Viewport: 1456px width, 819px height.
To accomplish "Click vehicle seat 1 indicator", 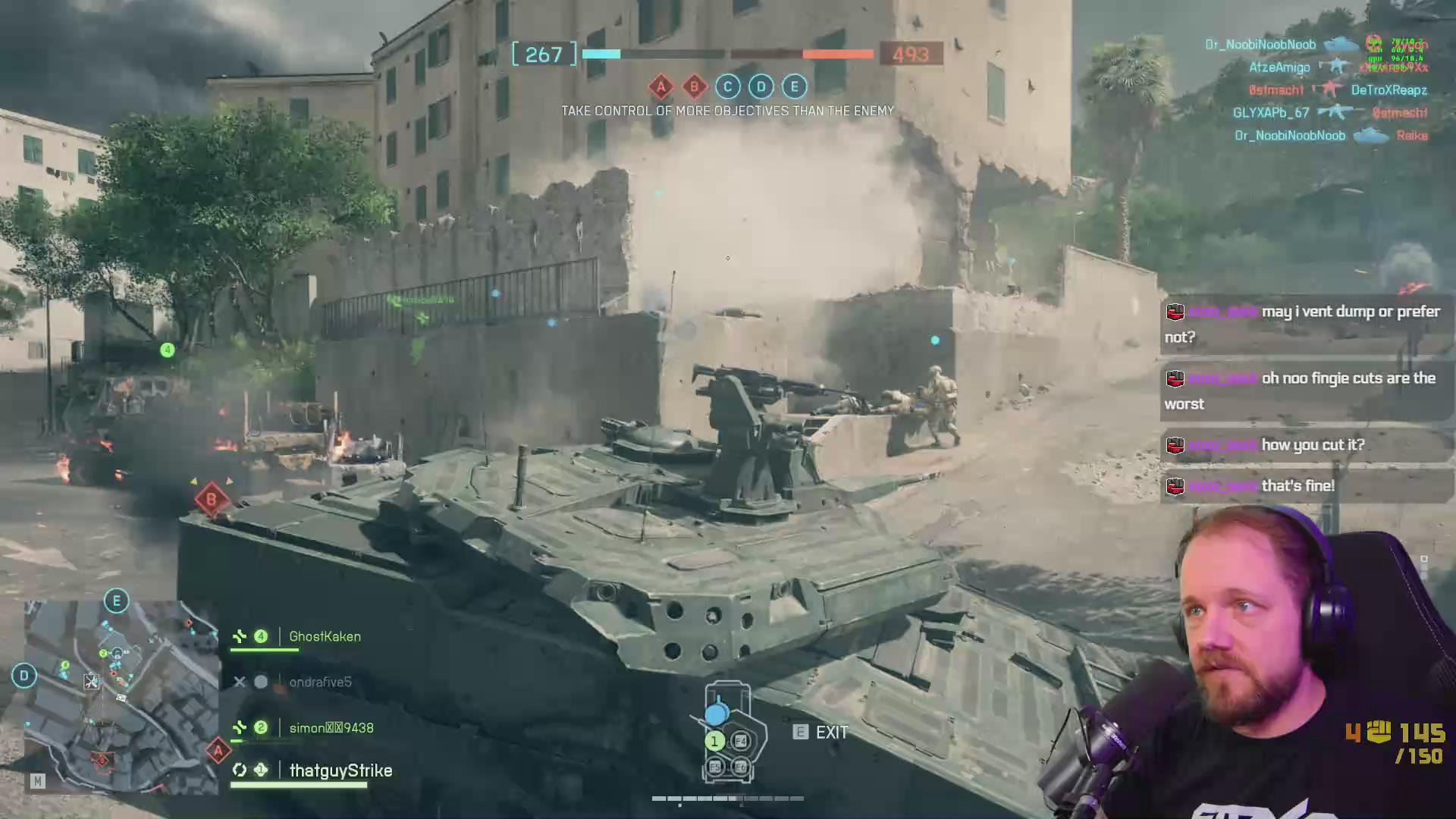I will [714, 742].
